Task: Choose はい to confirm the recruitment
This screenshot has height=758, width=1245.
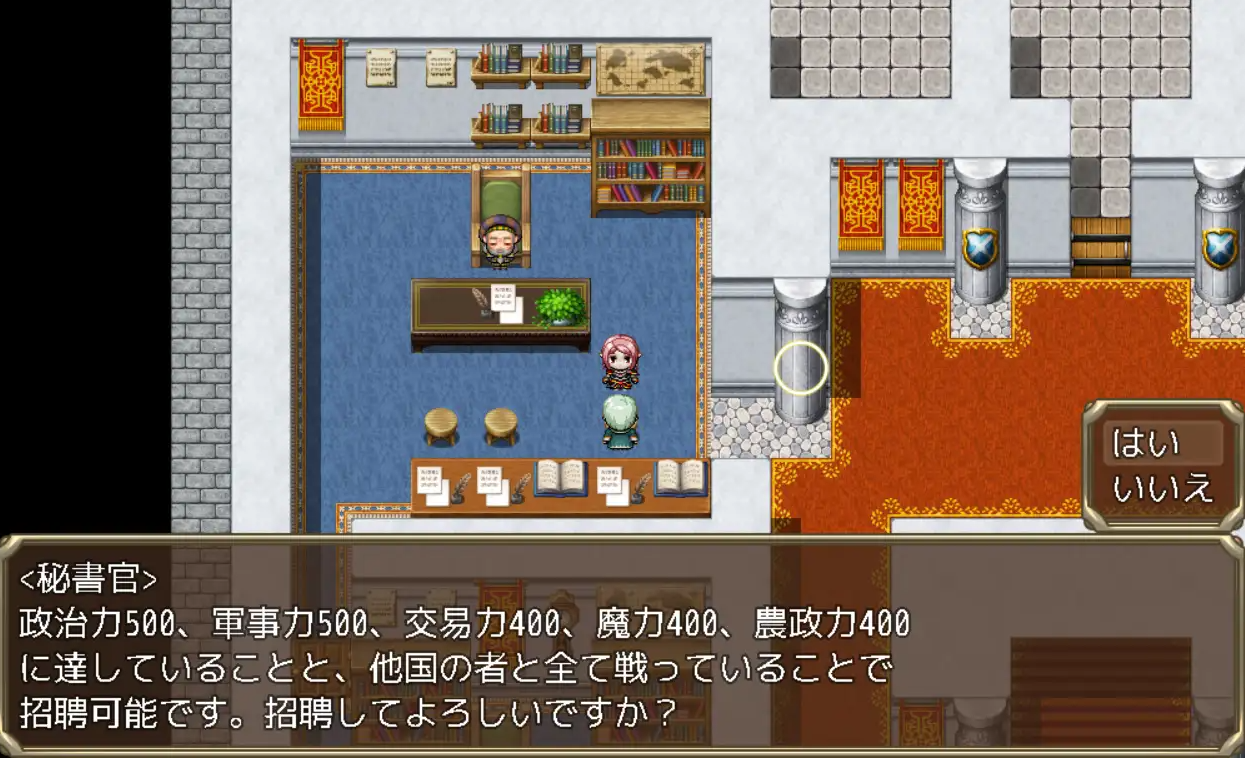Action: coord(1147,443)
